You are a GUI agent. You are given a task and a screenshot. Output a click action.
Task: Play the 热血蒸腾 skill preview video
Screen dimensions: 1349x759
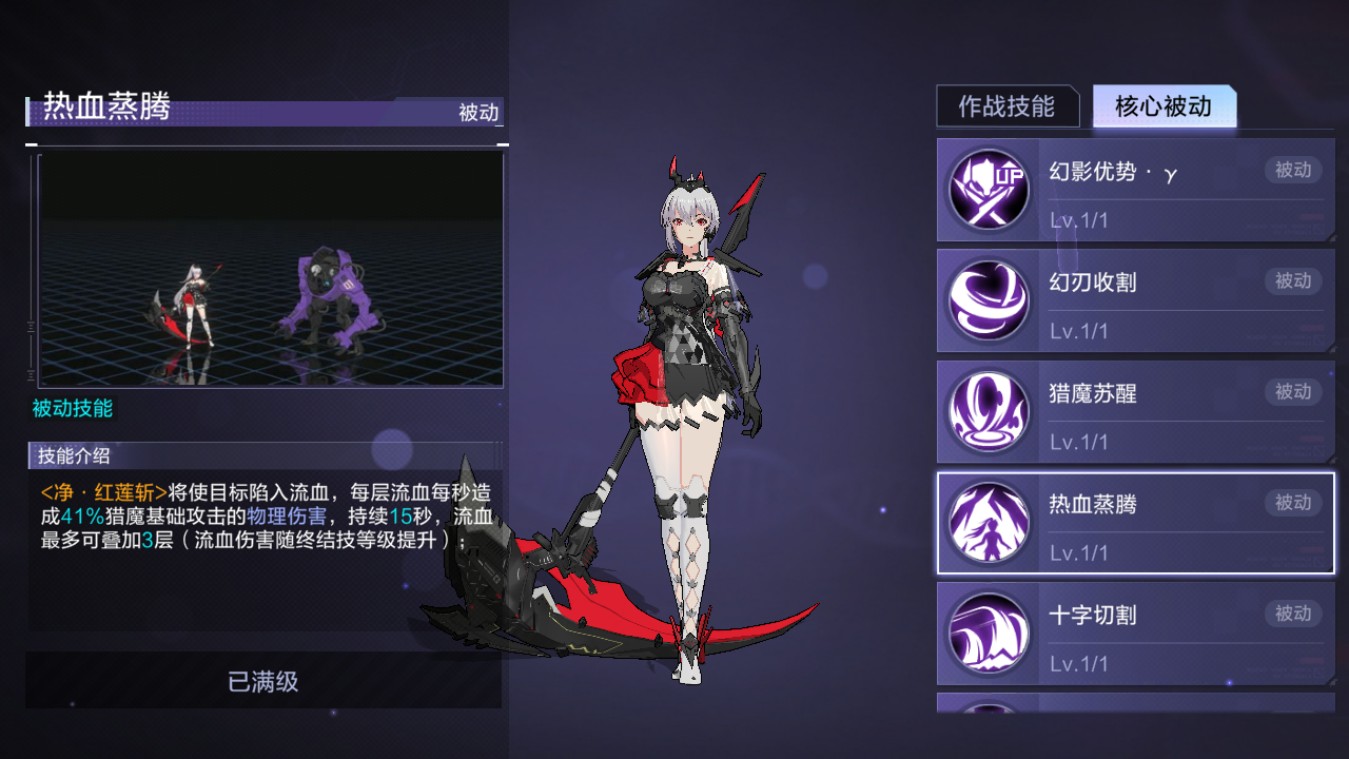[x=270, y=269]
